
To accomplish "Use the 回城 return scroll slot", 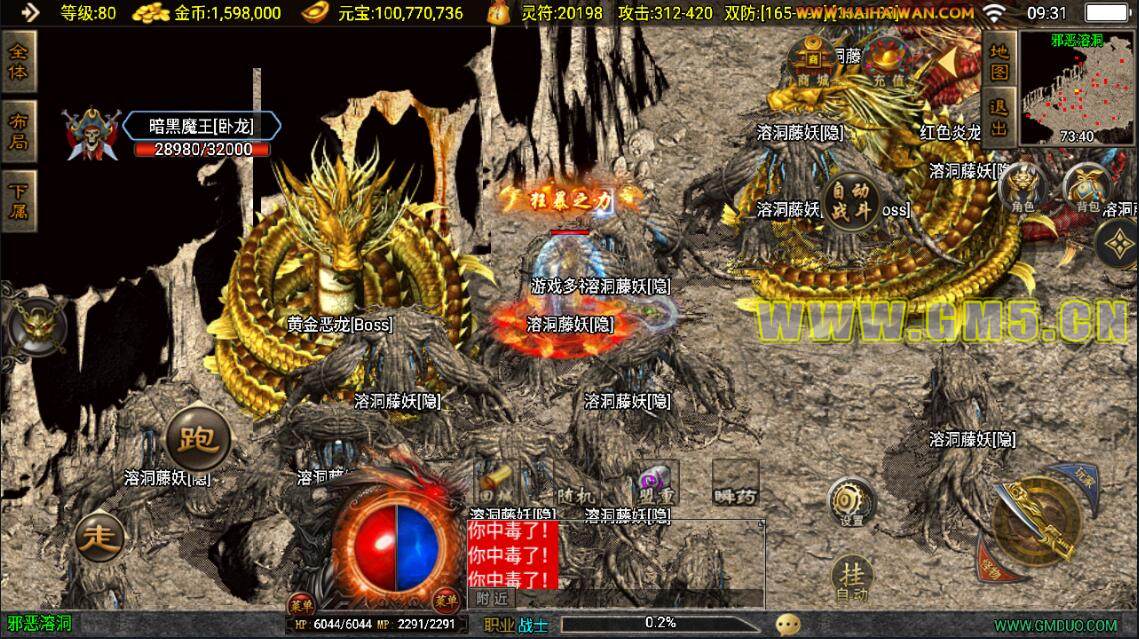I will pos(497,482).
